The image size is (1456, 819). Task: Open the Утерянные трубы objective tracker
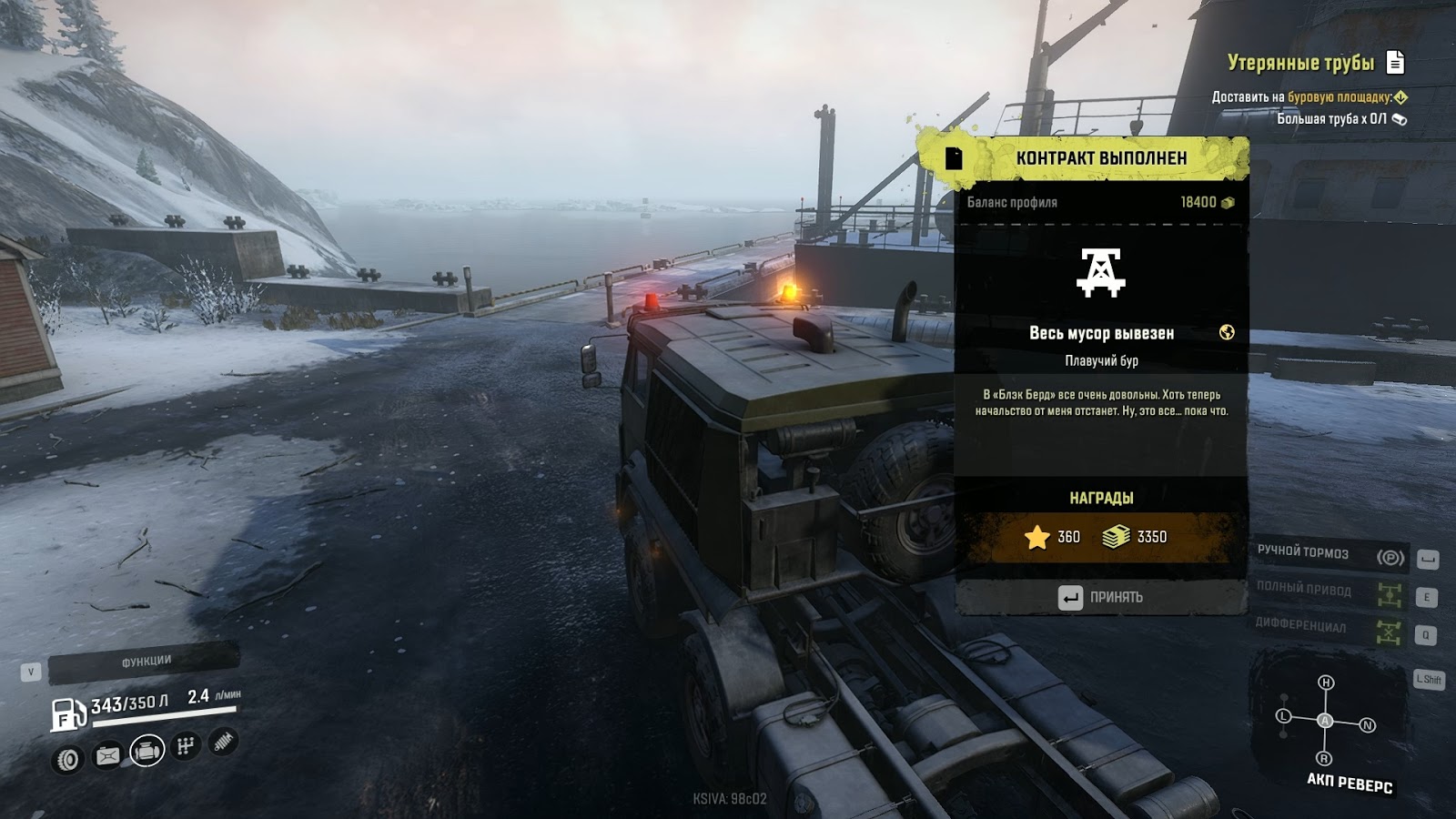tap(1300, 63)
